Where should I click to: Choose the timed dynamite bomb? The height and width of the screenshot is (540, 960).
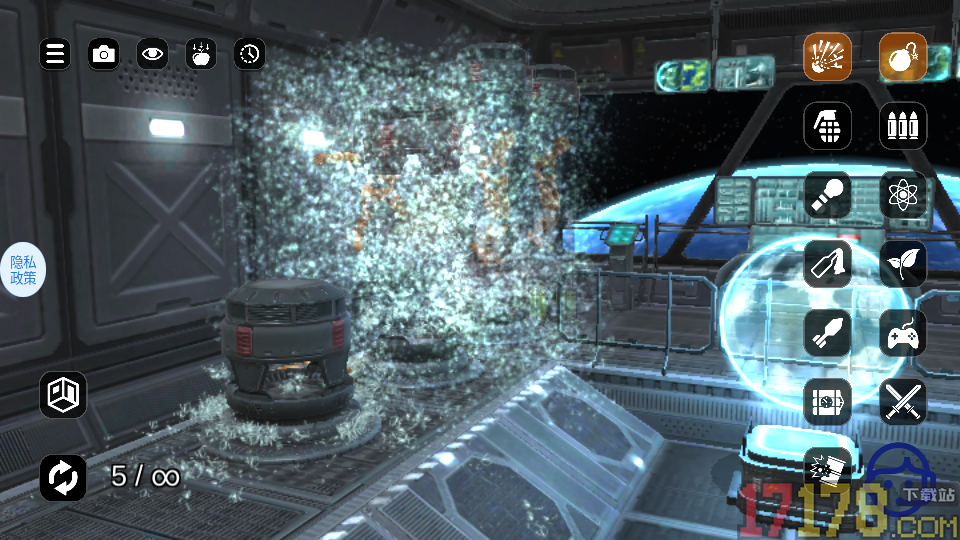click(828, 402)
